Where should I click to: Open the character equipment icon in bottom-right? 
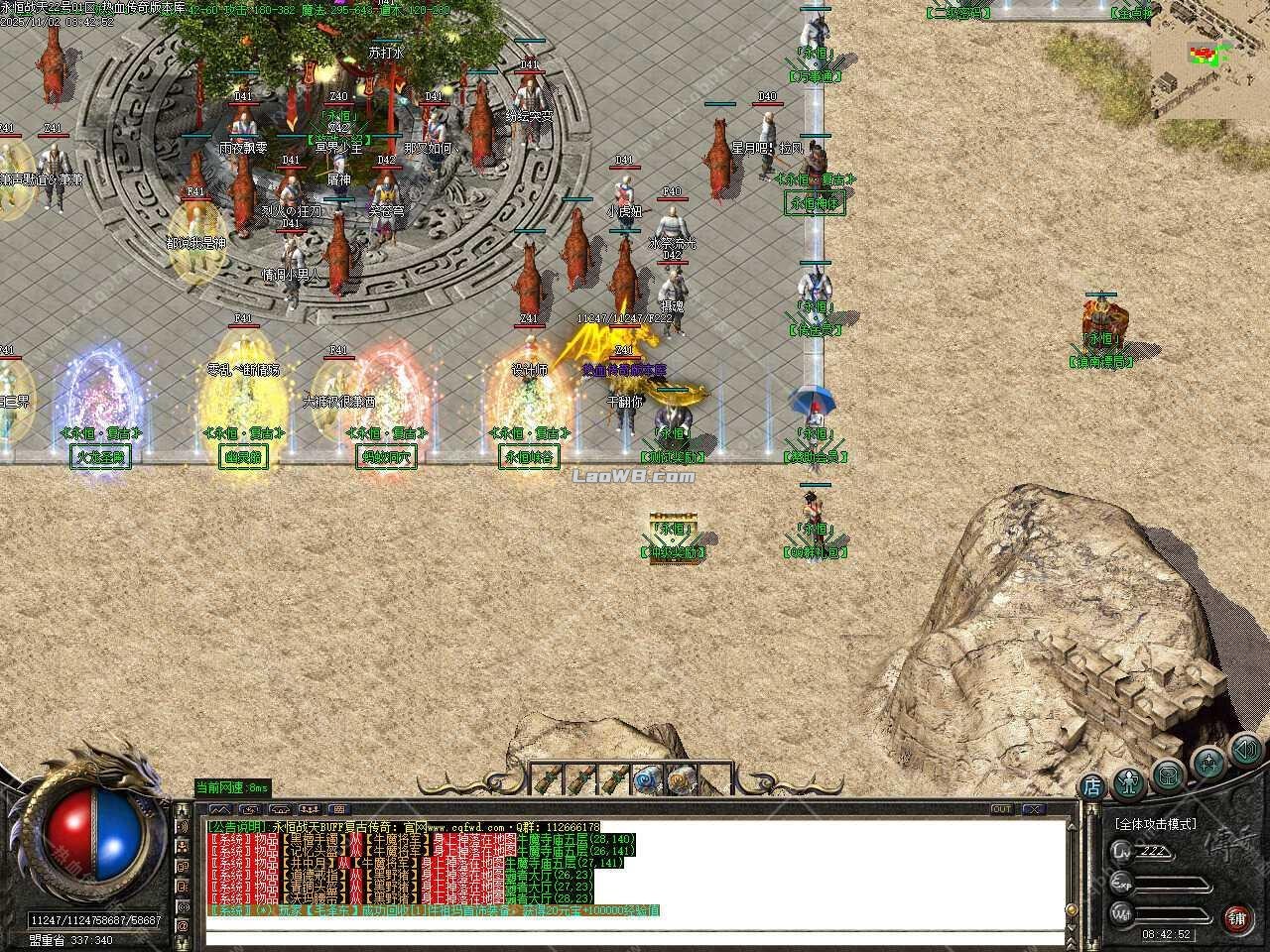tap(1127, 782)
